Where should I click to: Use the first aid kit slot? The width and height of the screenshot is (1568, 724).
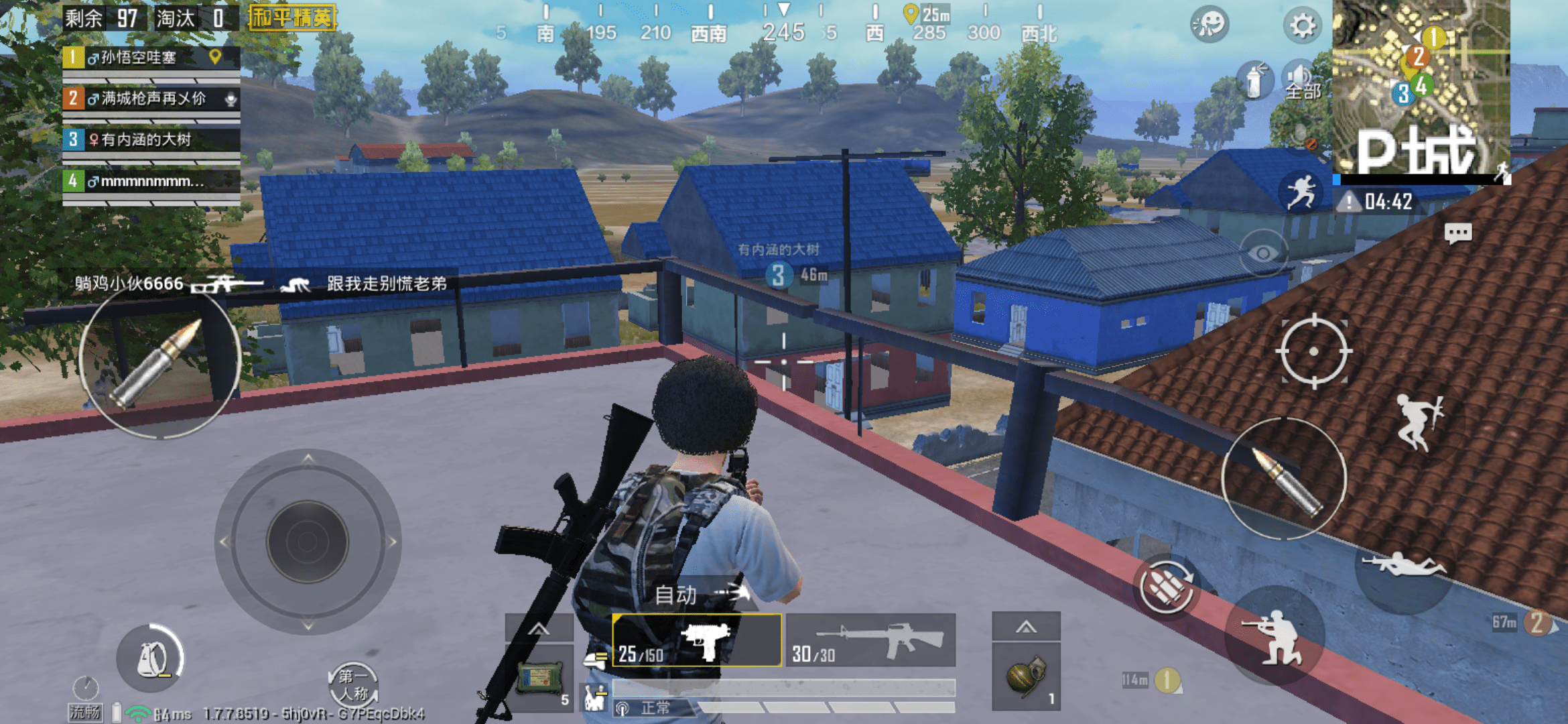click(540, 678)
